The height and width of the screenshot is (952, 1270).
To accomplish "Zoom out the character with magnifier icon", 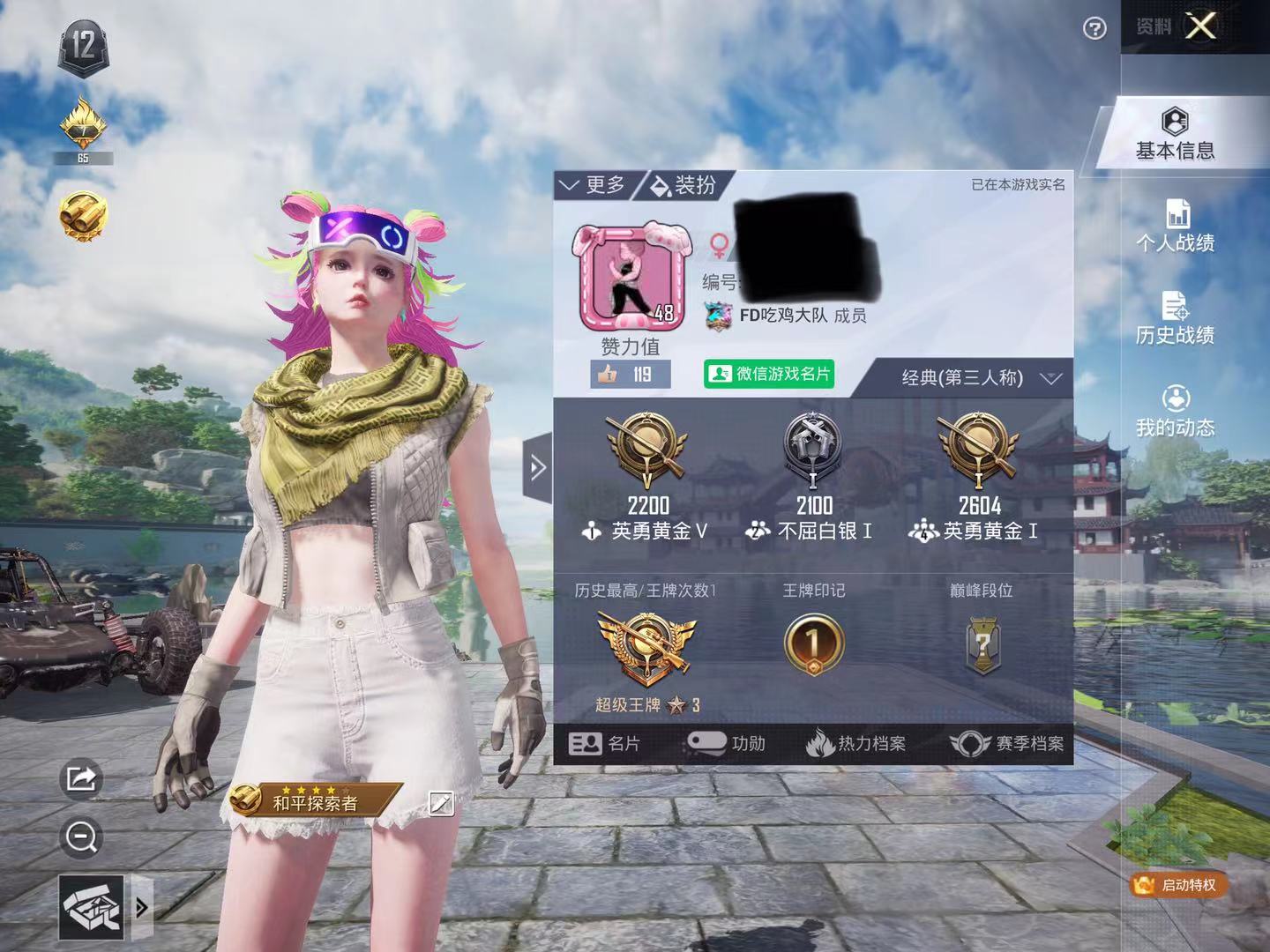I will [81, 837].
